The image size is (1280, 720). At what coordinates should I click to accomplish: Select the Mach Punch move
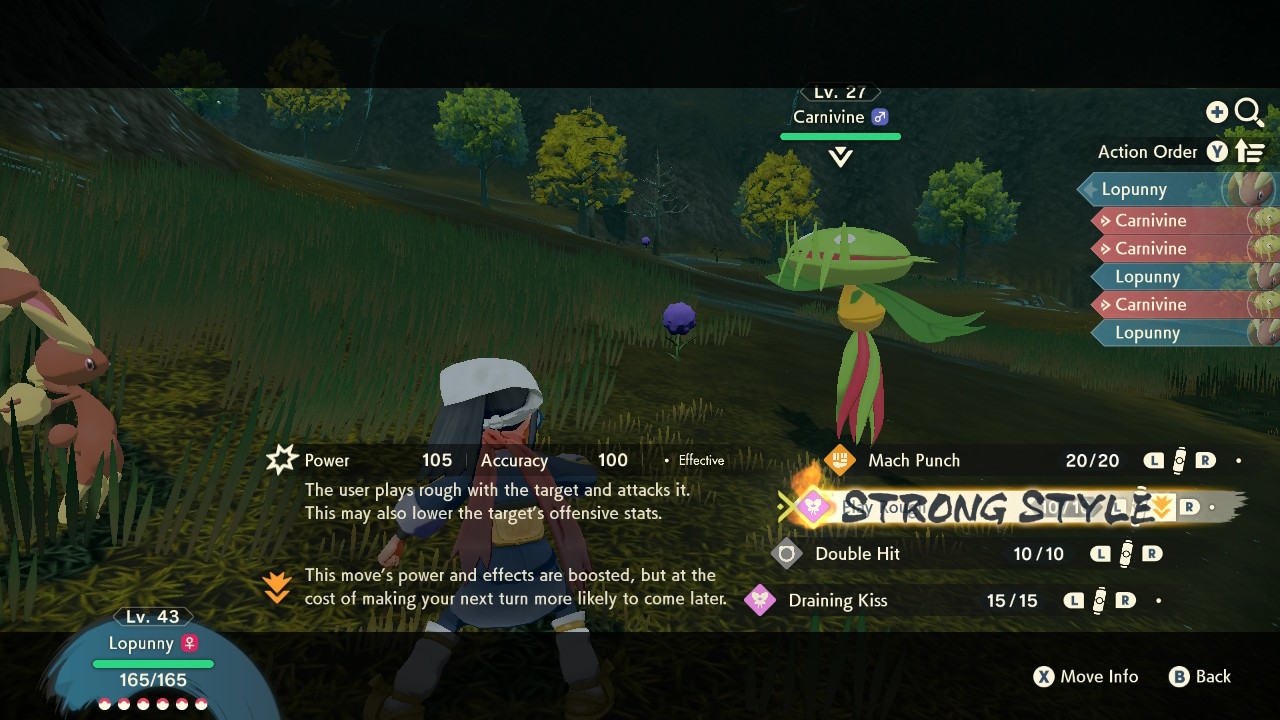[x=913, y=460]
